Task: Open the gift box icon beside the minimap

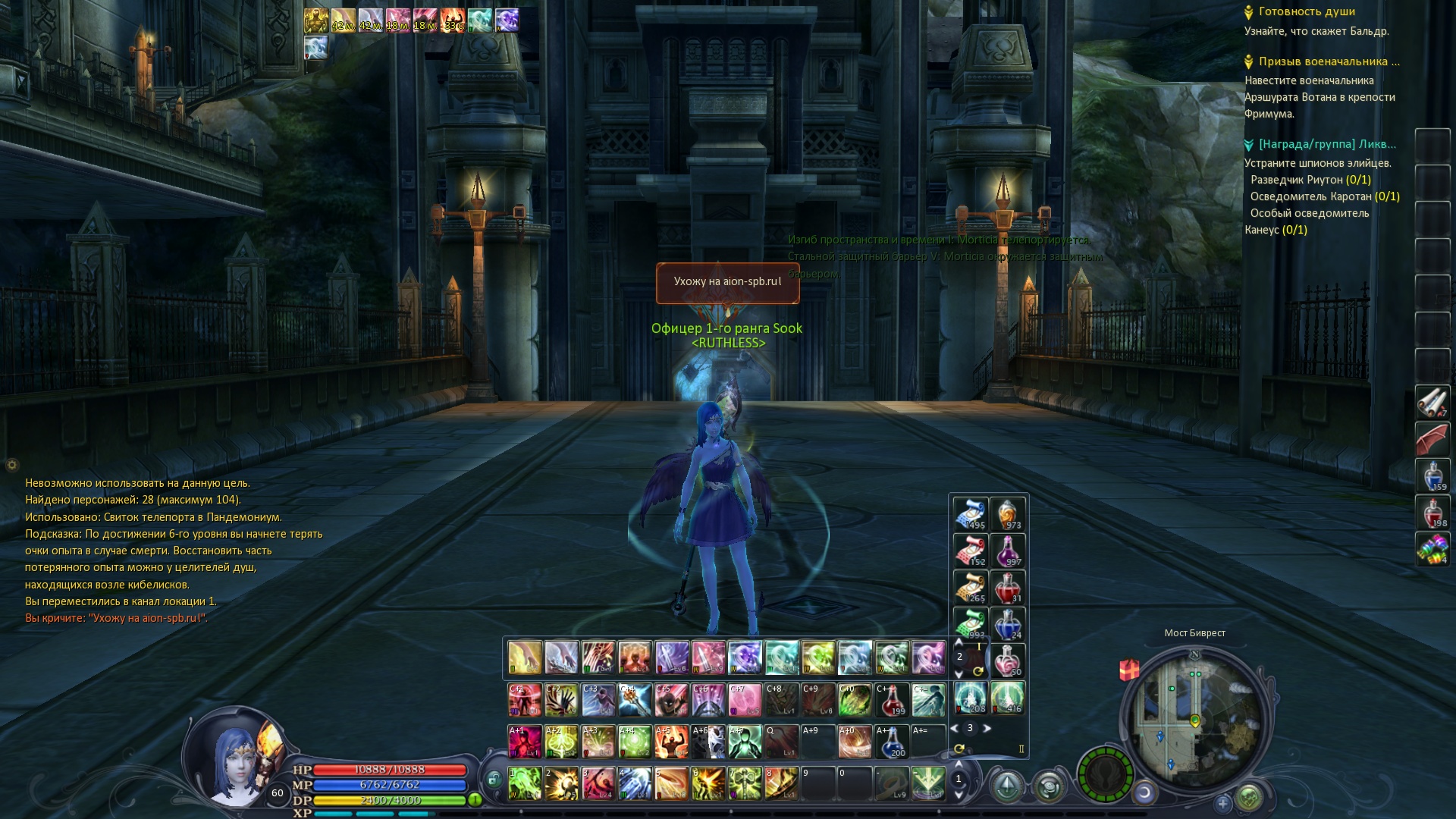Action: (x=1129, y=670)
